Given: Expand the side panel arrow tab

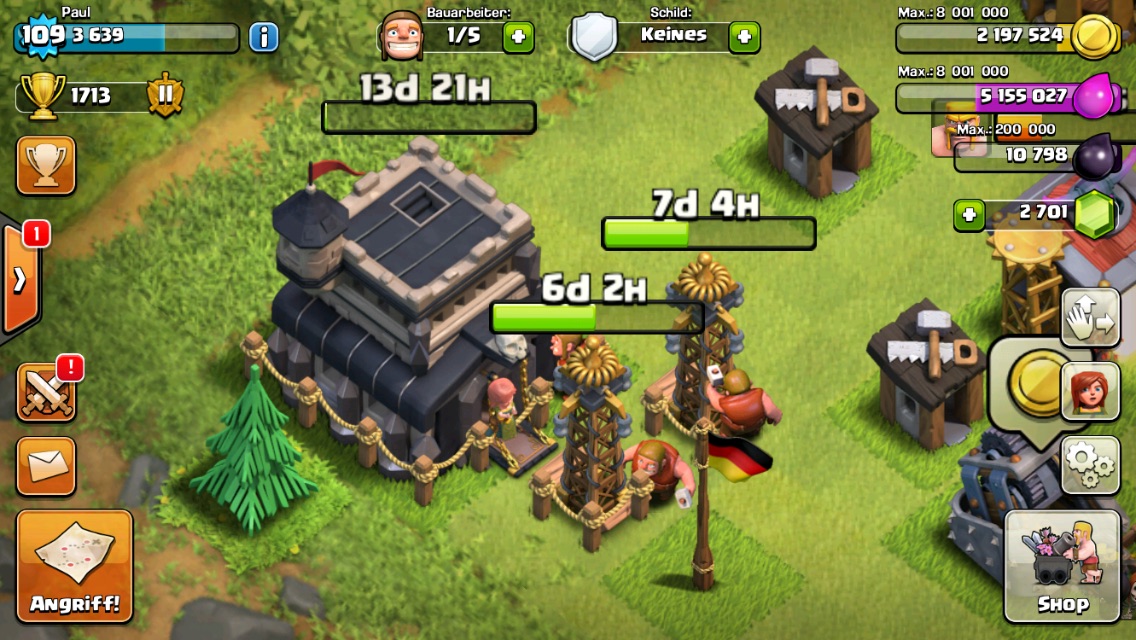Looking at the screenshot, I should coord(20,279).
